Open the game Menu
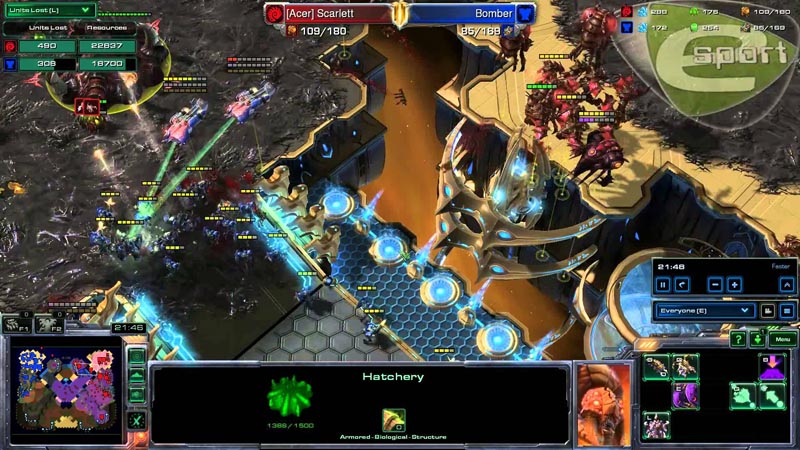Viewport: 800px width, 450px height. click(x=783, y=340)
